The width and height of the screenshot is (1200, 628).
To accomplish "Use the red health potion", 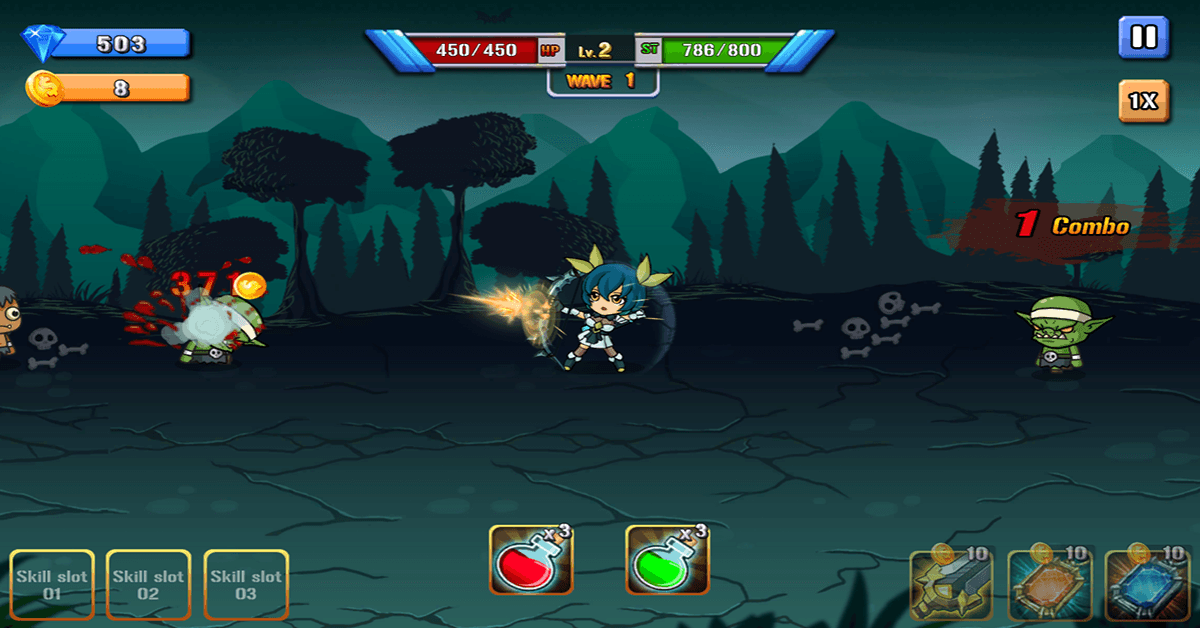I will pos(531,560).
